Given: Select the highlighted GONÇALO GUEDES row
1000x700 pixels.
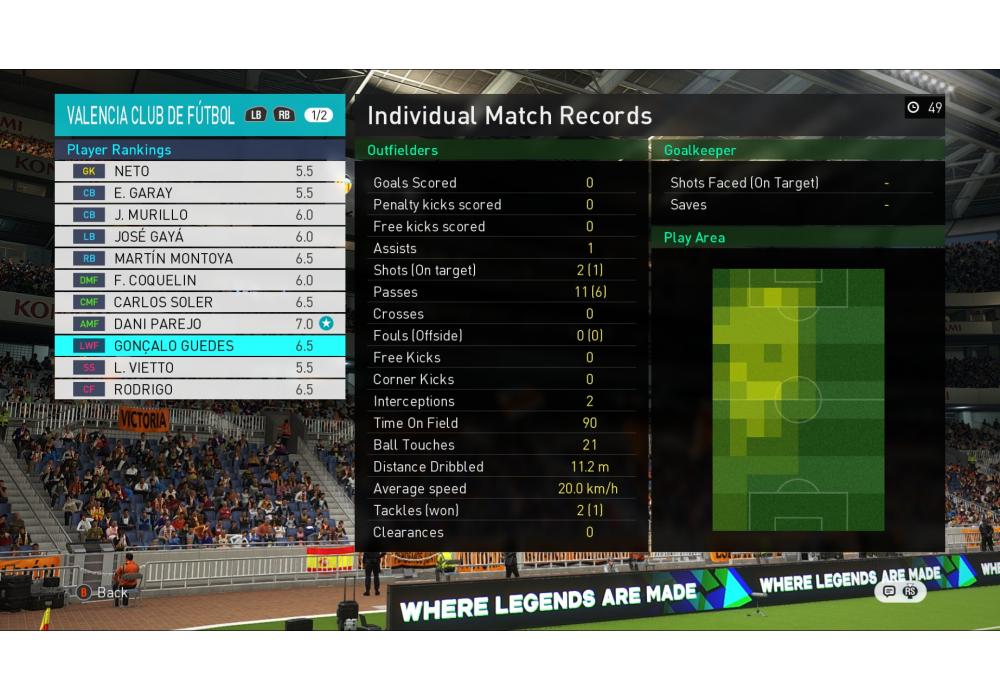Looking at the screenshot, I should (x=199, y=346).
